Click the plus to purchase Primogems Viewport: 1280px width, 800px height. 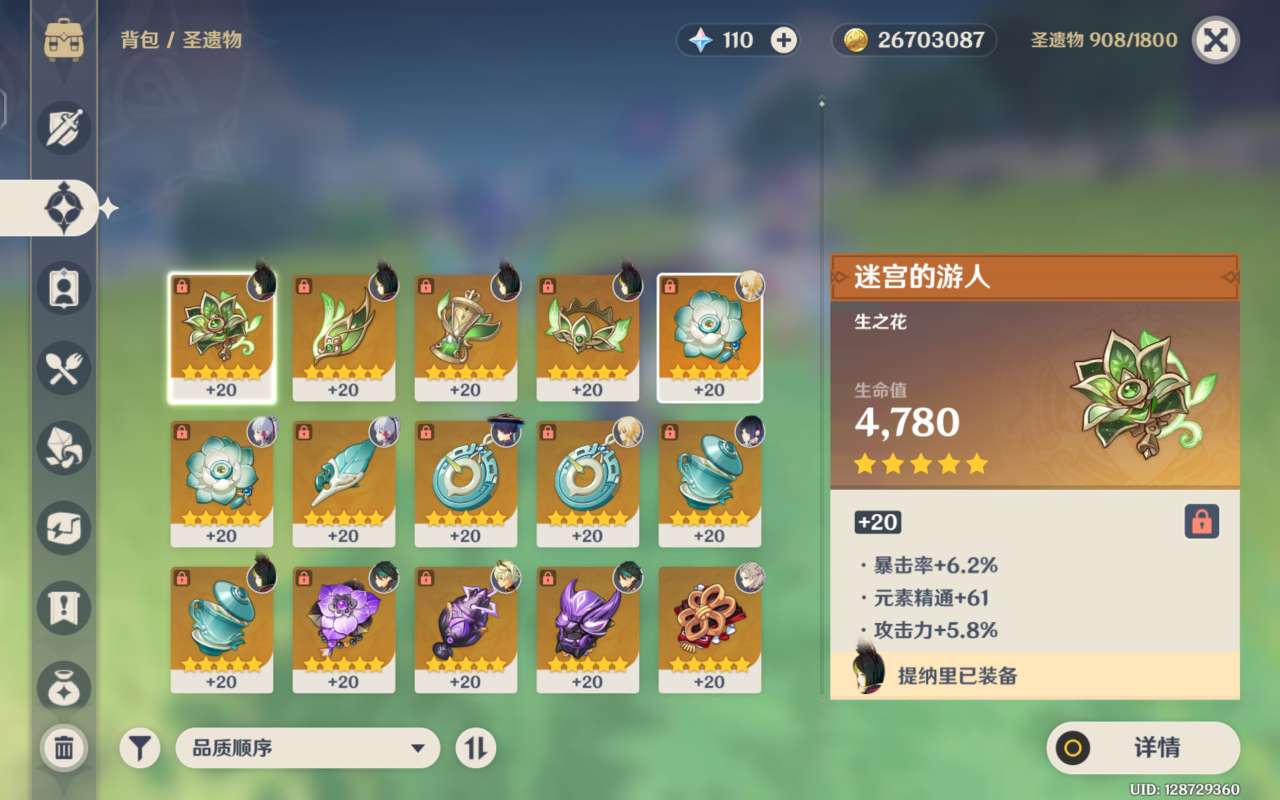click(x=786, y=39)
